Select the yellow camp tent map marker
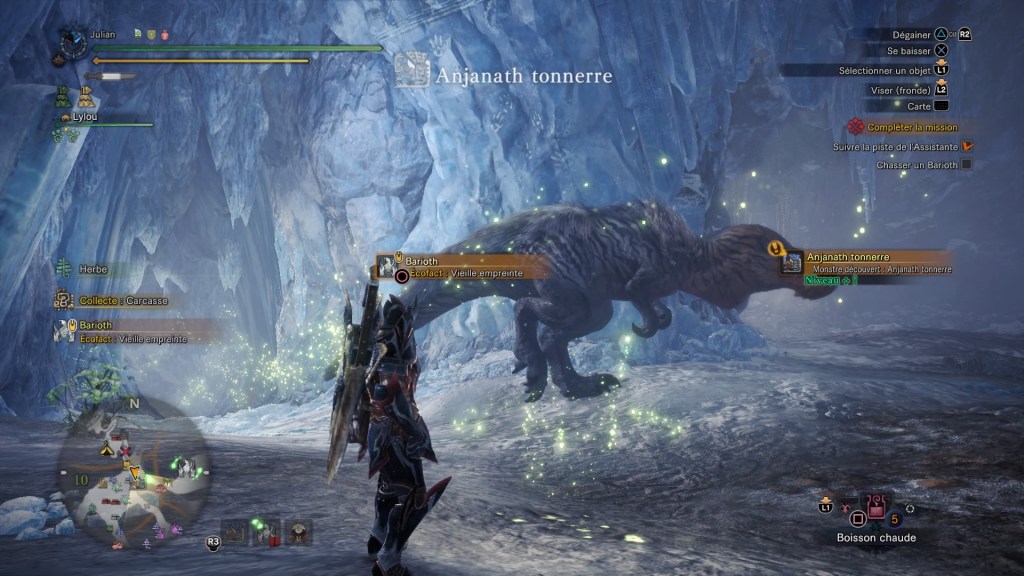The image size is (1024, 576). pos(104,451)
